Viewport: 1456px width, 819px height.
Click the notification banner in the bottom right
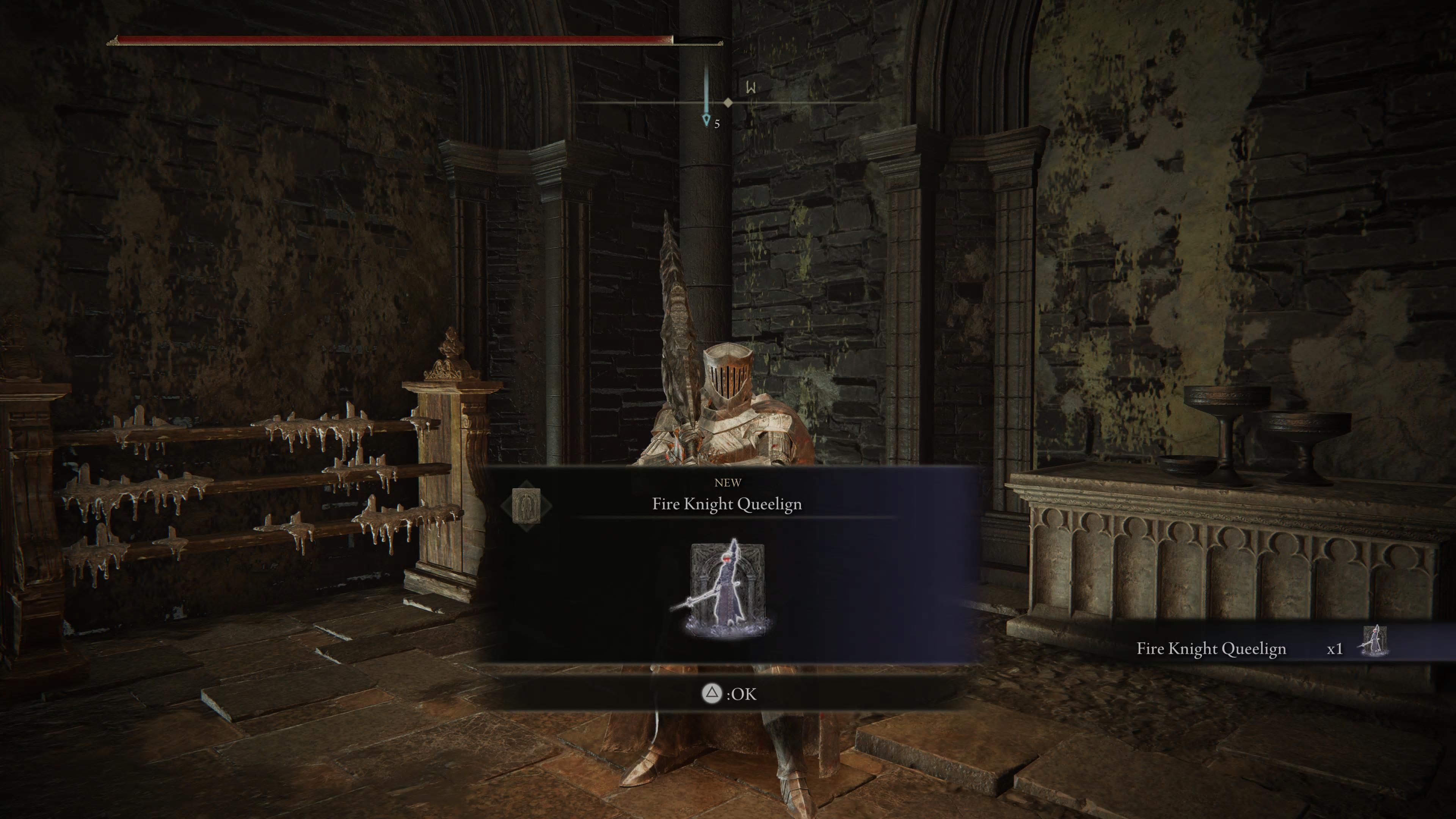[x=1272, y=649]
